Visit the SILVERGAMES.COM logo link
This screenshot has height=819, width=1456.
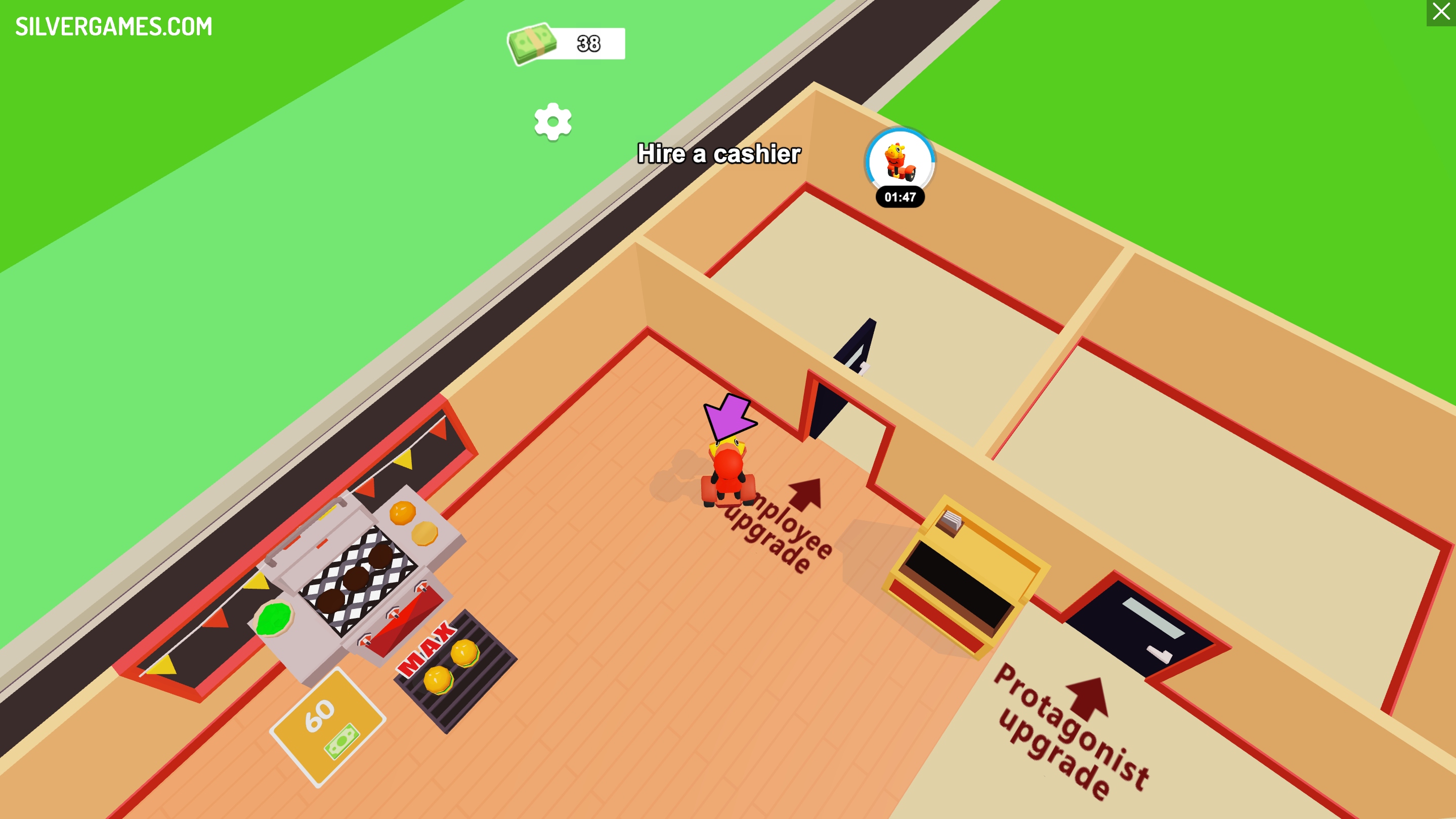[114, 27]
